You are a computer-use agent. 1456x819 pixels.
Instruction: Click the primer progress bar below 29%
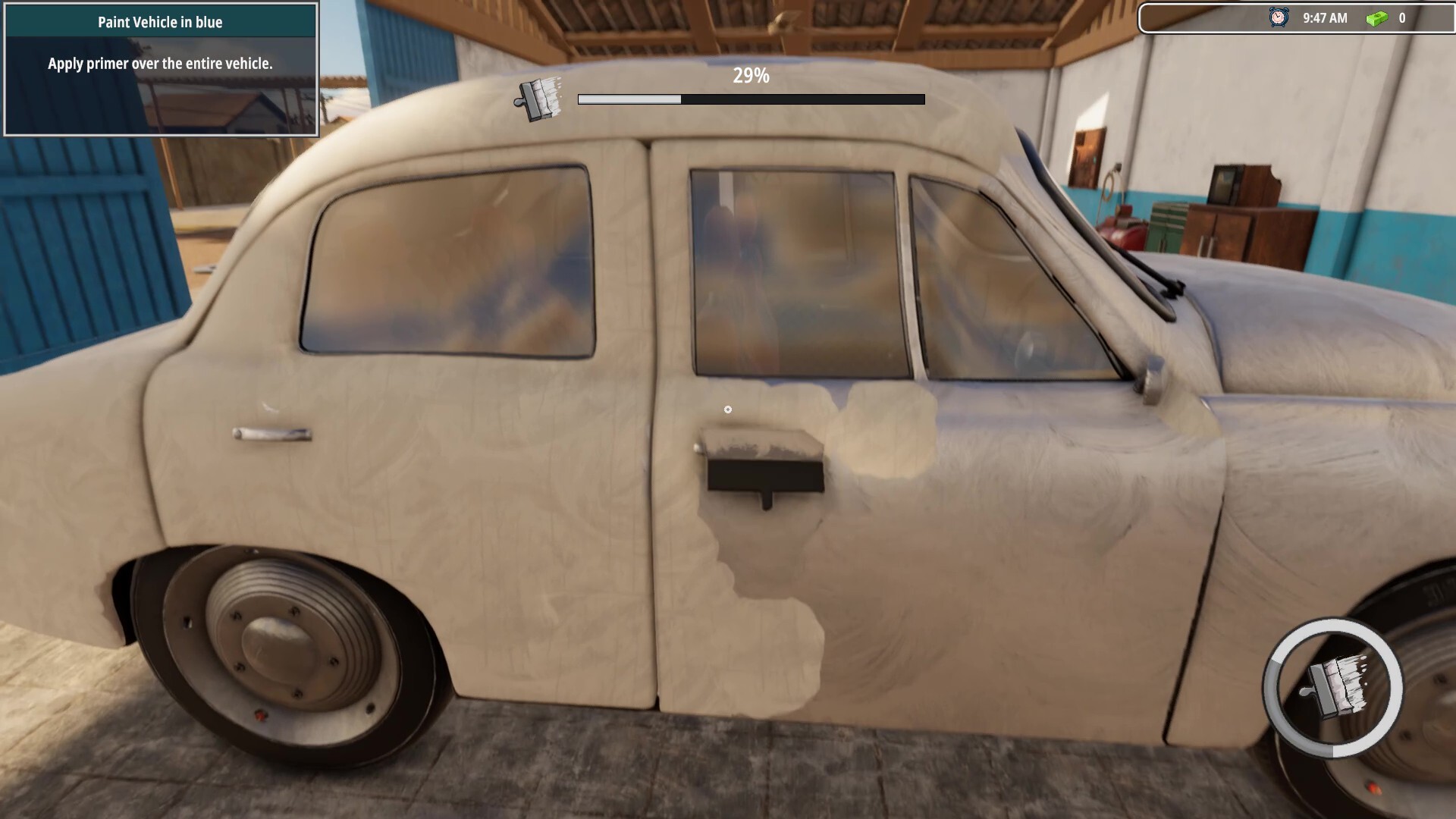[x=750, y=99]
